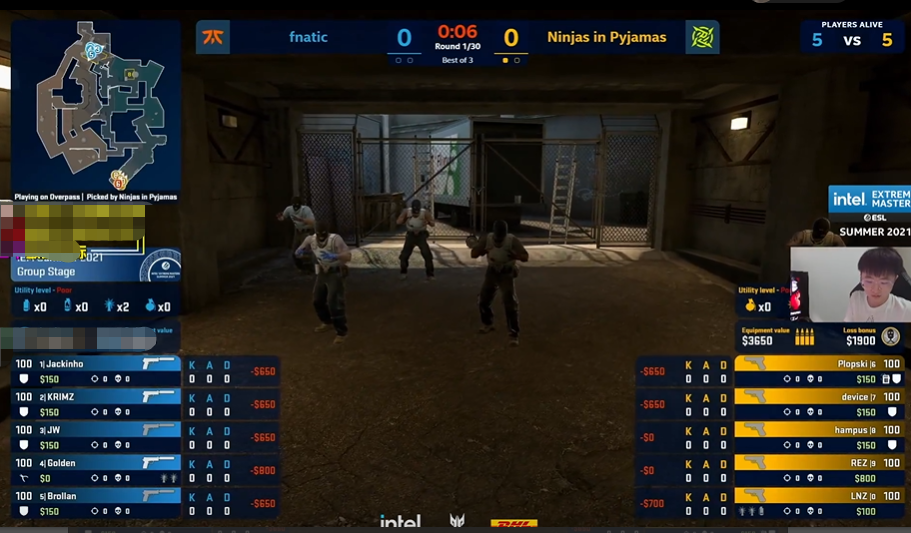
Task: Choose JW in the fnatic list
Action: [96, 437]
